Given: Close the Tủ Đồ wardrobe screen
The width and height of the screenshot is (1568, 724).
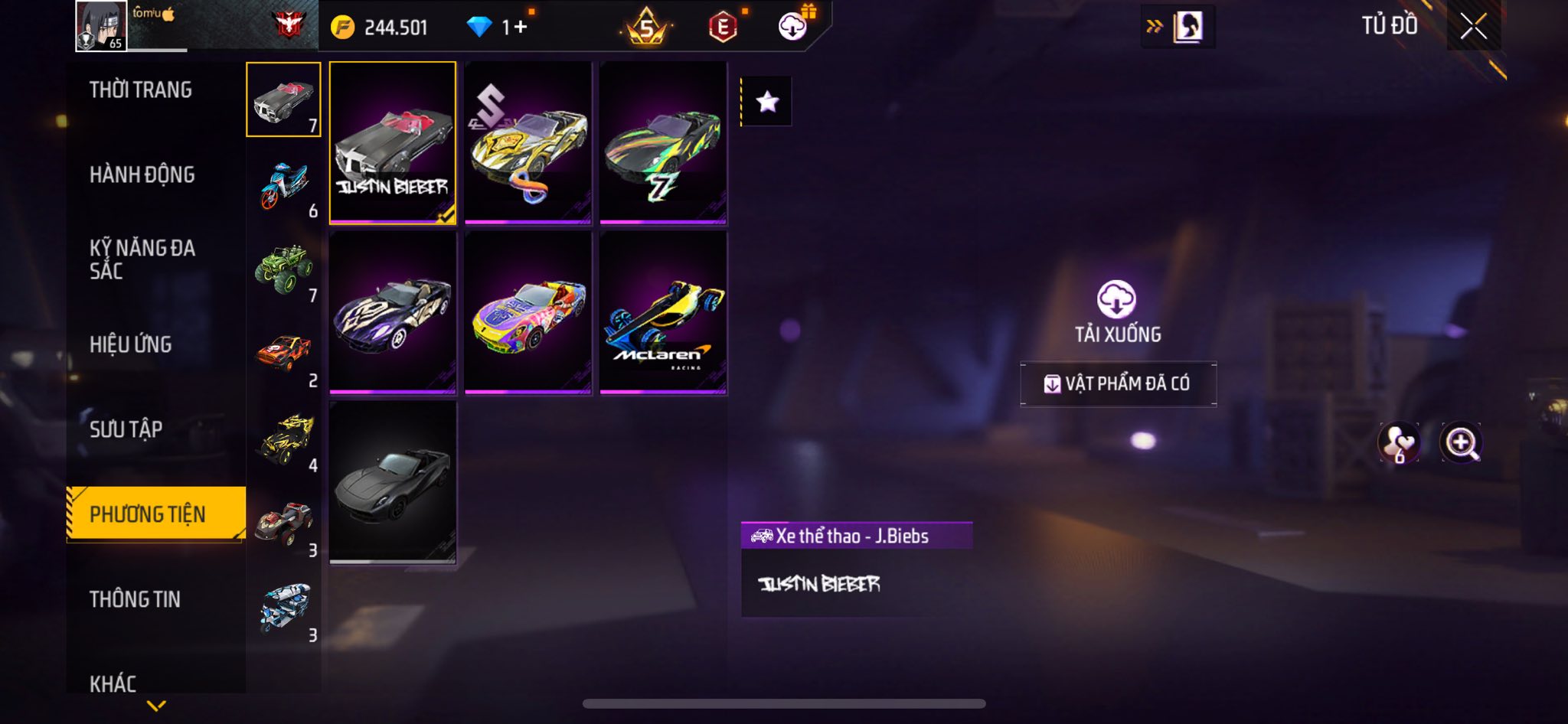Looking at the screenshot, I should tap(1473, 27).
